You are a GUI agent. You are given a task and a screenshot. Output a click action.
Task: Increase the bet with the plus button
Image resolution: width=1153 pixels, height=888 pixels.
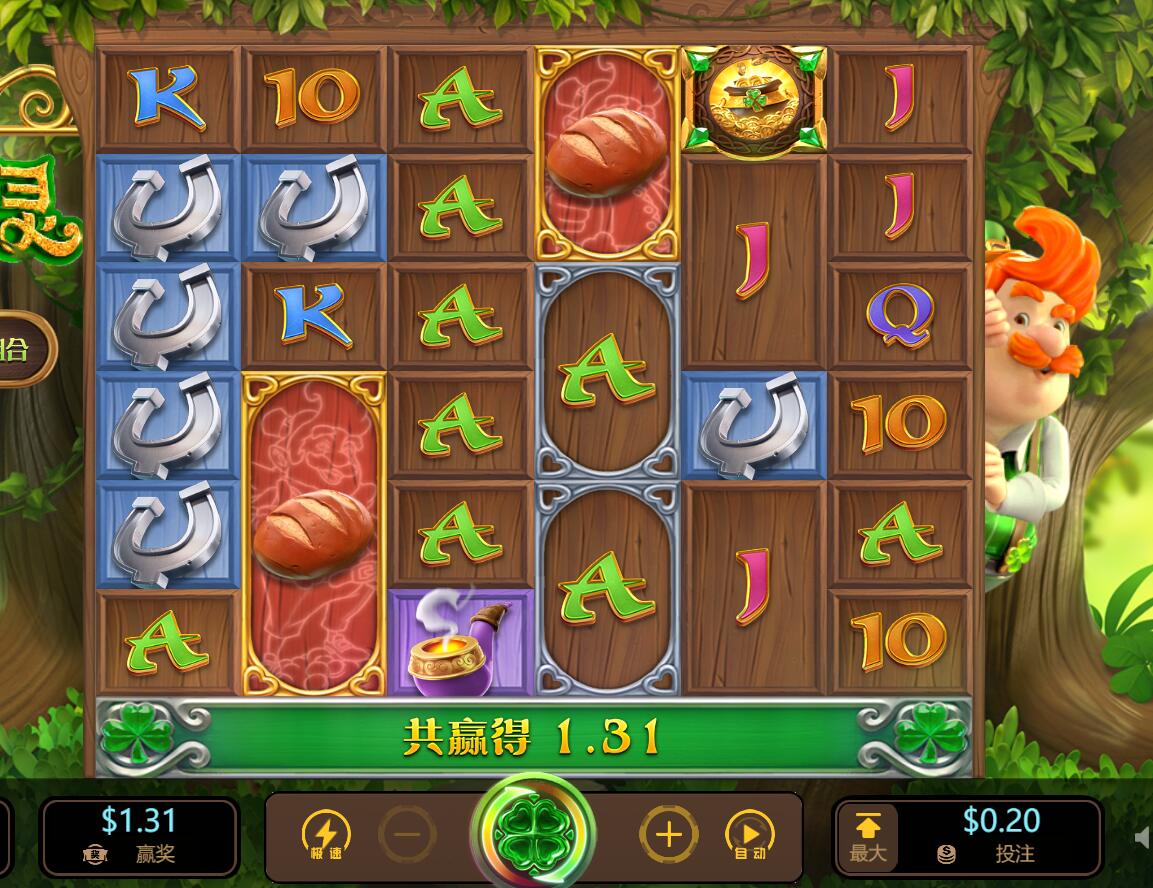point(668,834)
